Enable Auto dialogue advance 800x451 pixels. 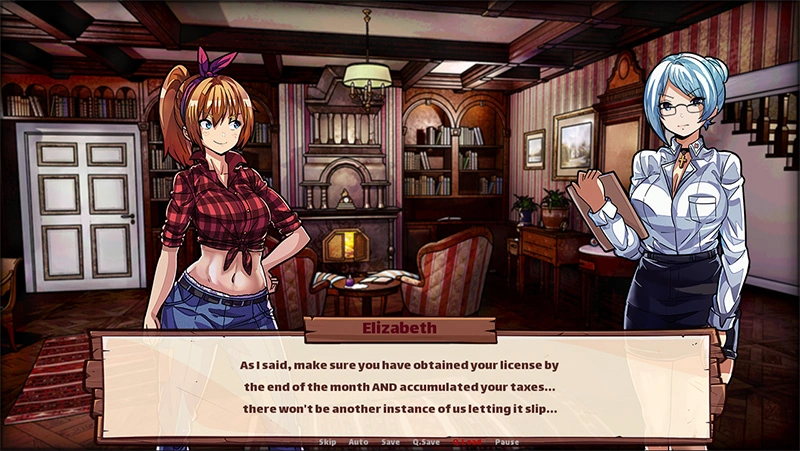(358, 442)
